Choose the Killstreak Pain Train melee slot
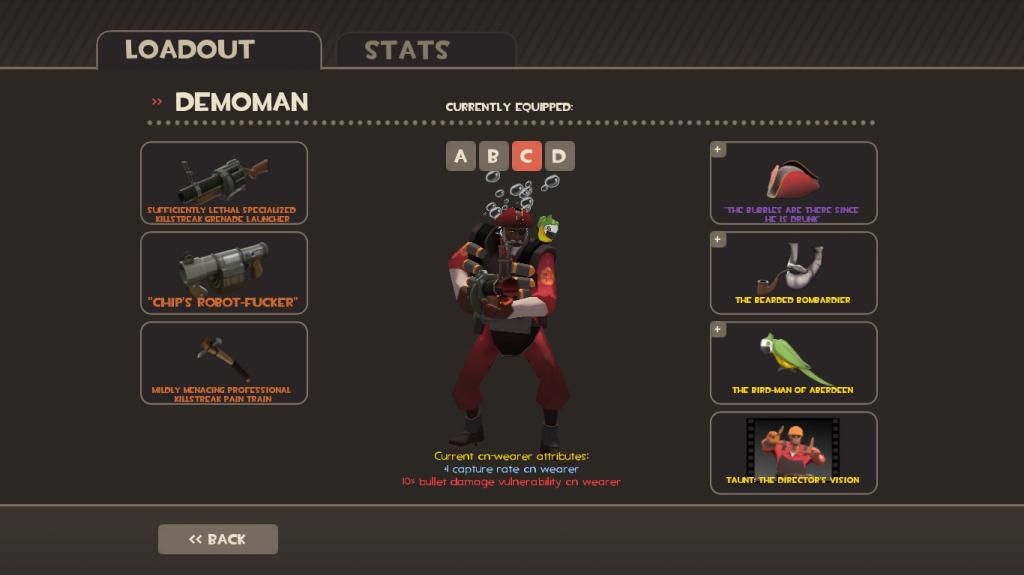Image resolution: width=1024 pixels, height=575 pixels. point(224,363)
